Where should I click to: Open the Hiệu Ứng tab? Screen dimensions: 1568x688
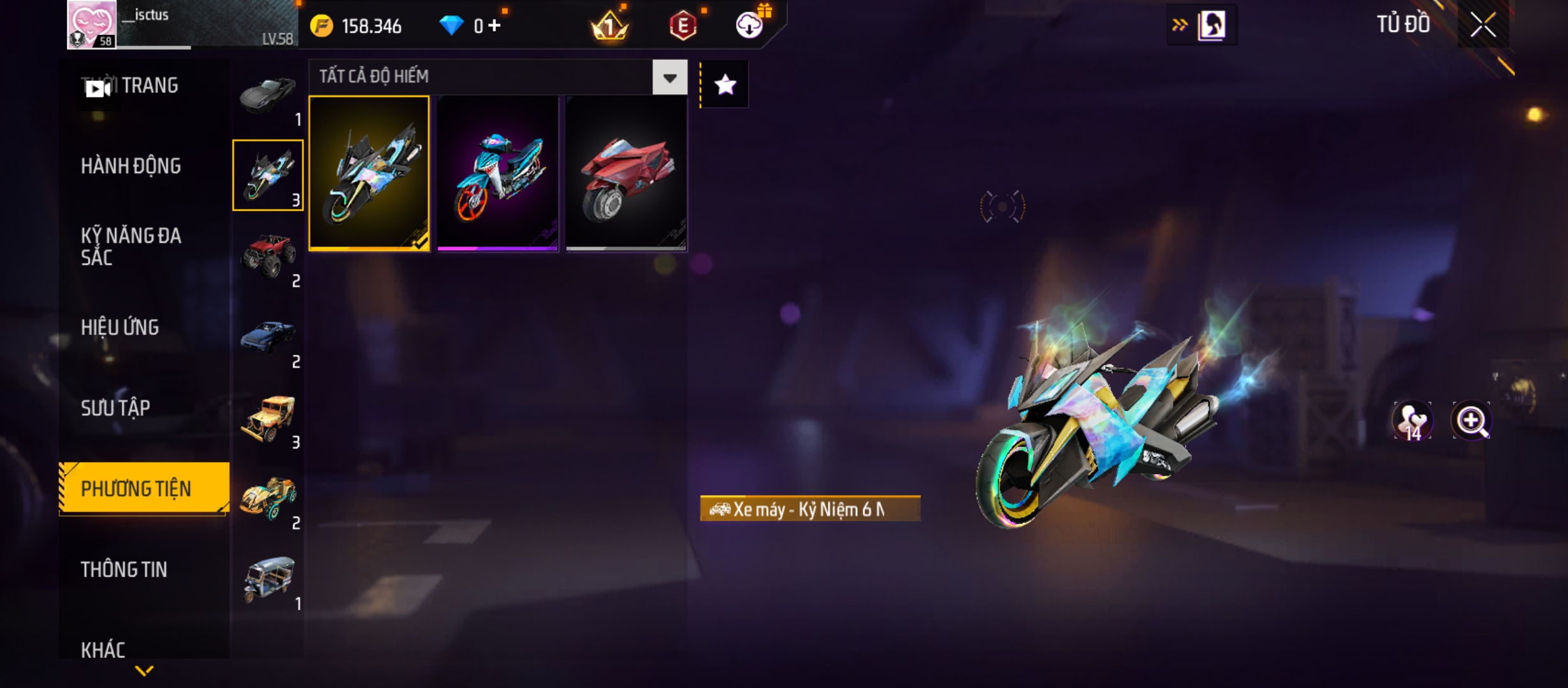click(120, 327)
